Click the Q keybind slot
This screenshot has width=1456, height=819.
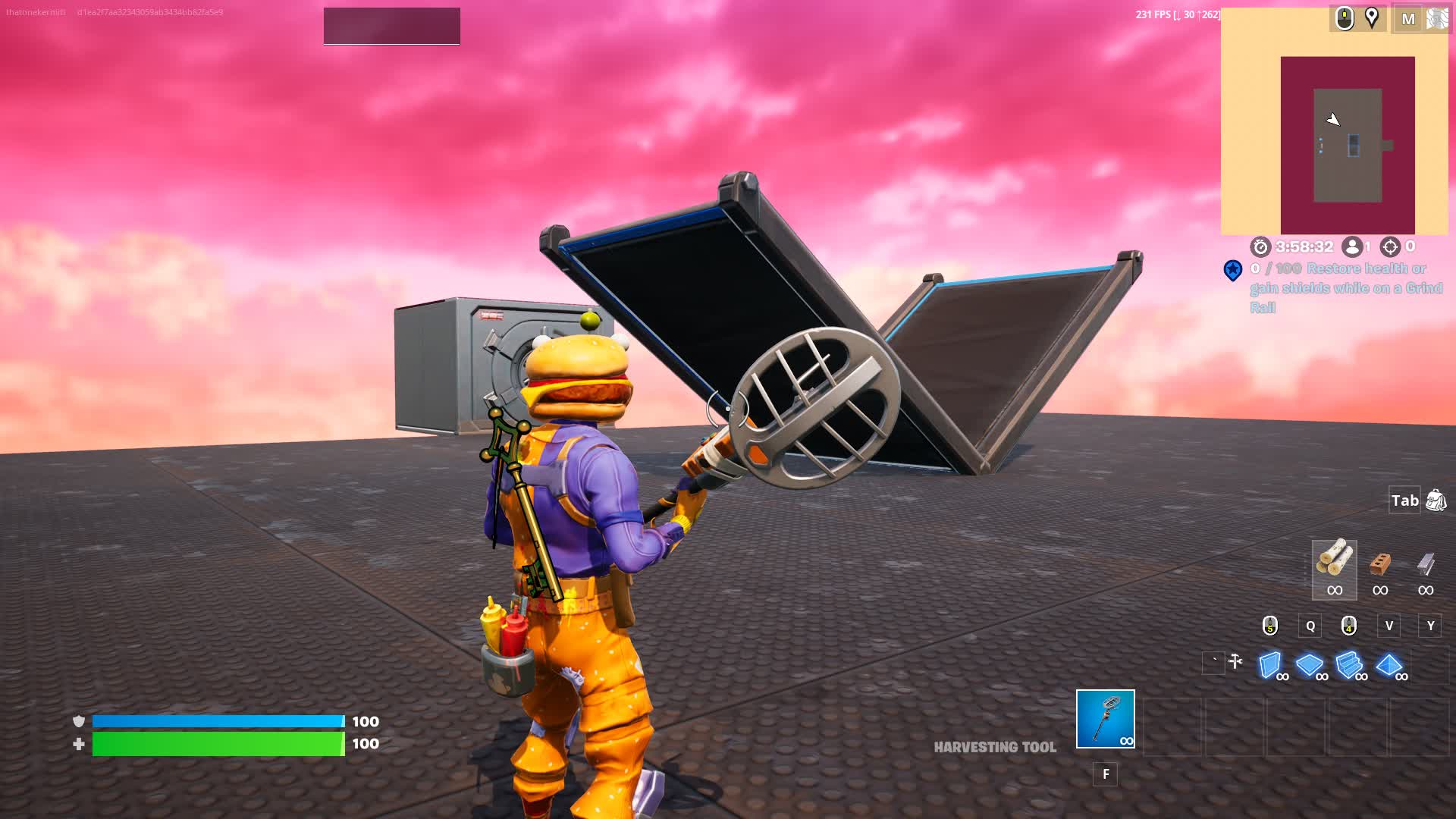pos(1309,626)
